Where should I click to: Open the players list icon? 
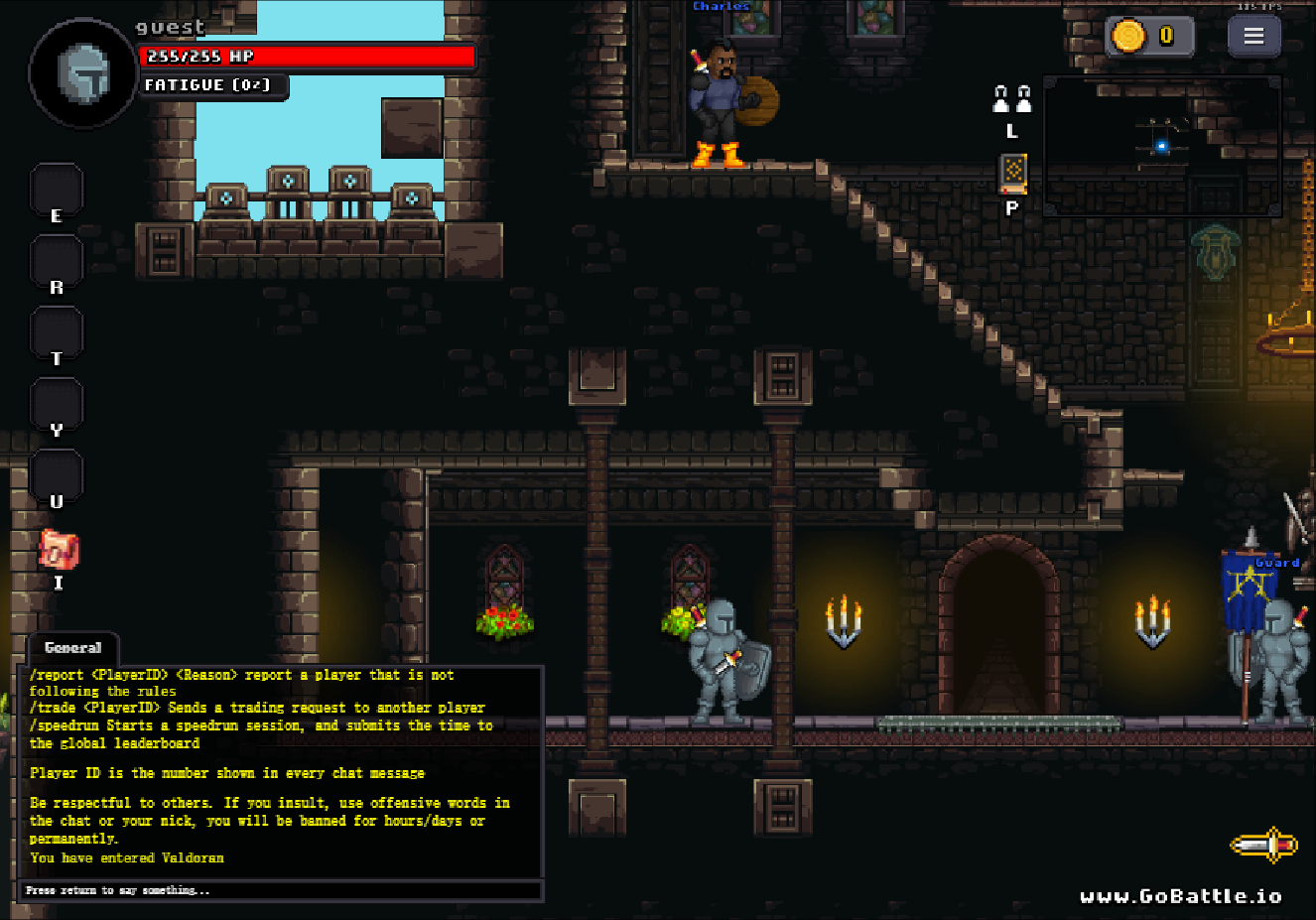[1012, 99]
